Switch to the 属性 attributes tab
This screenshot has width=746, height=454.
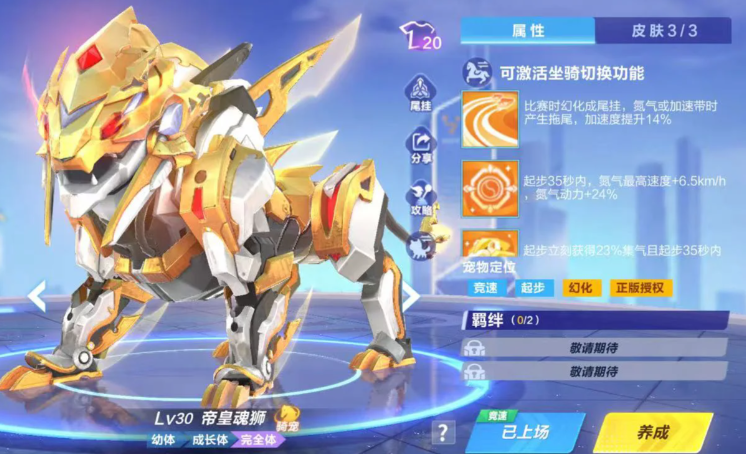tap(527, 30)
